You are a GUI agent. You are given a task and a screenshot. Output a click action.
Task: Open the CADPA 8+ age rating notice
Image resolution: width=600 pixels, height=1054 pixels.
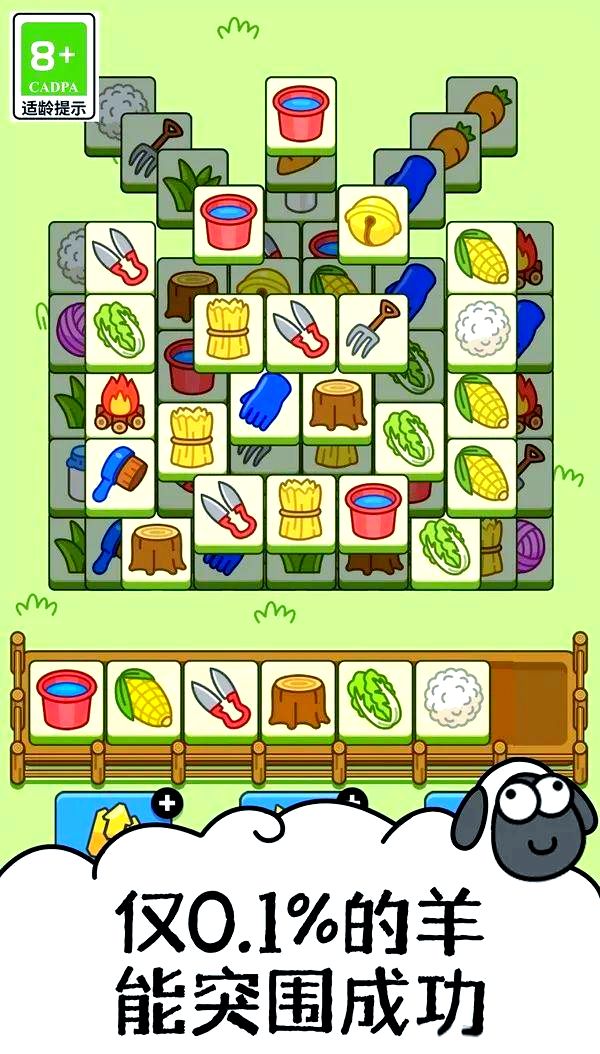(x=58, y=66)
